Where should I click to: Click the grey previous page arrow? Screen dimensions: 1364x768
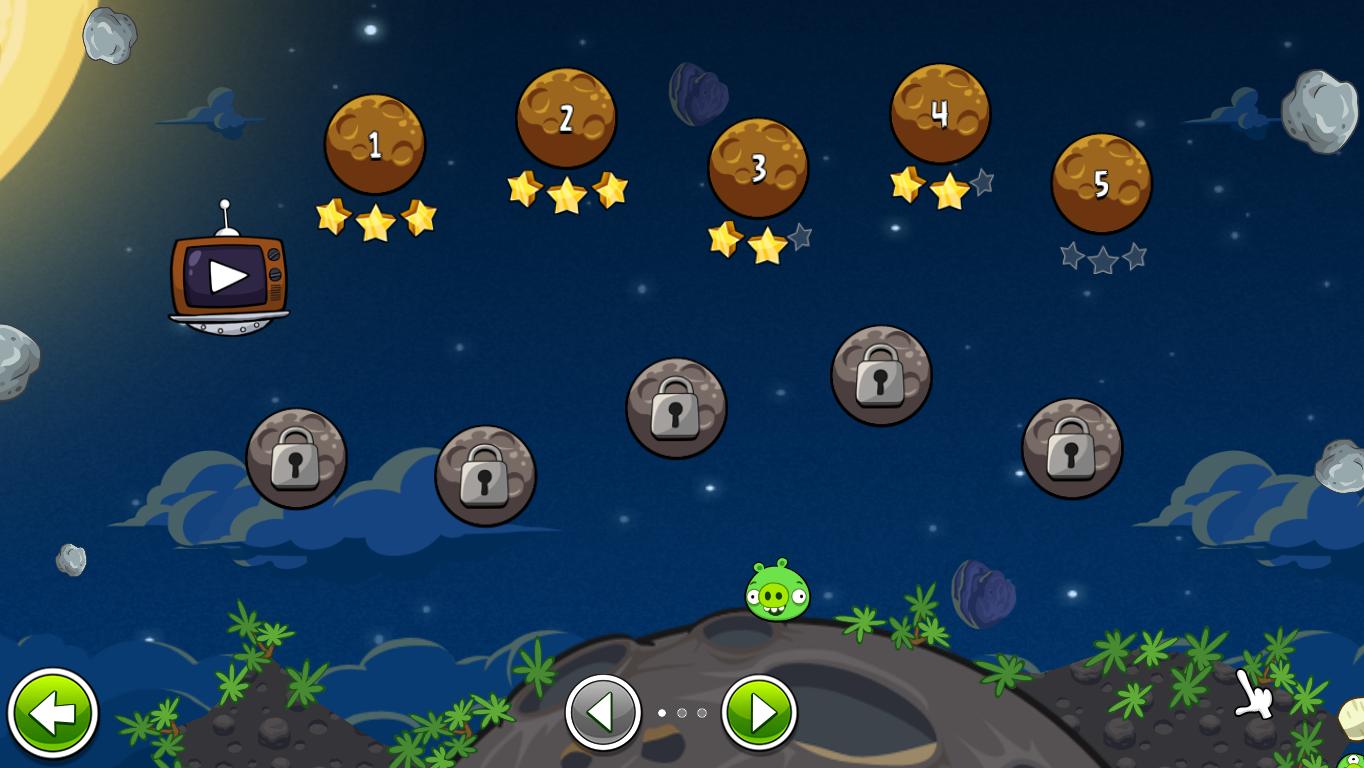pos(603,714)
